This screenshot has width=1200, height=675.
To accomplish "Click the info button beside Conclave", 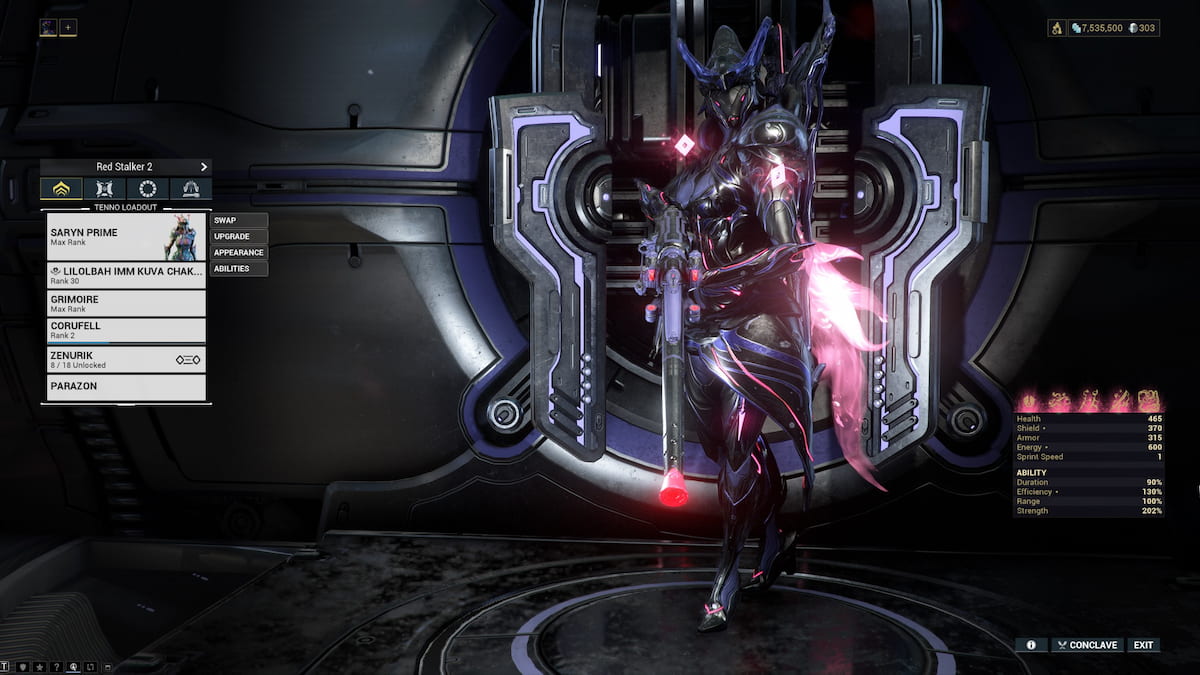I will (x=1031, y=645).
